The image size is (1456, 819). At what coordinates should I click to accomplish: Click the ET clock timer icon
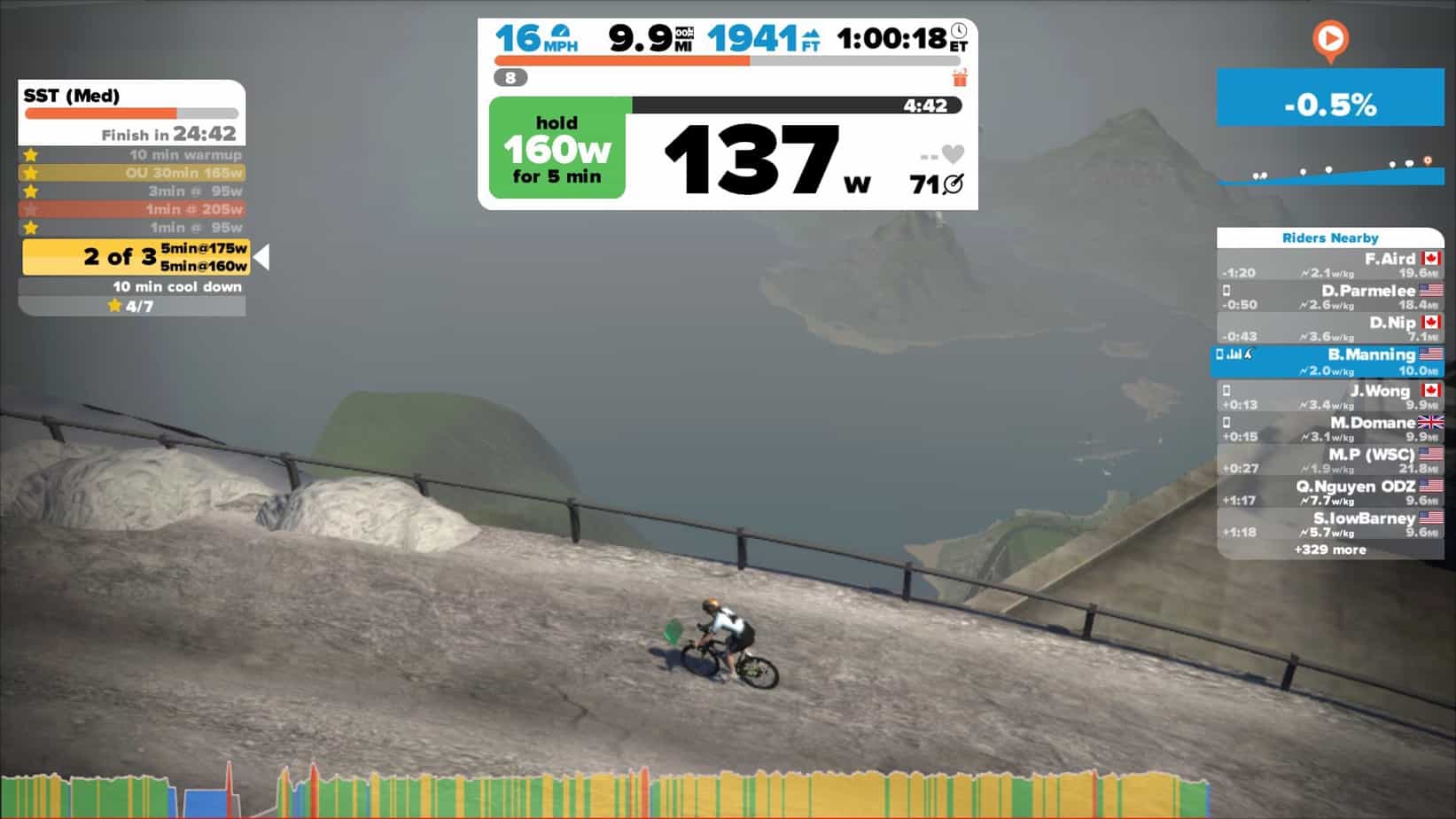click(x=959, y=30)
